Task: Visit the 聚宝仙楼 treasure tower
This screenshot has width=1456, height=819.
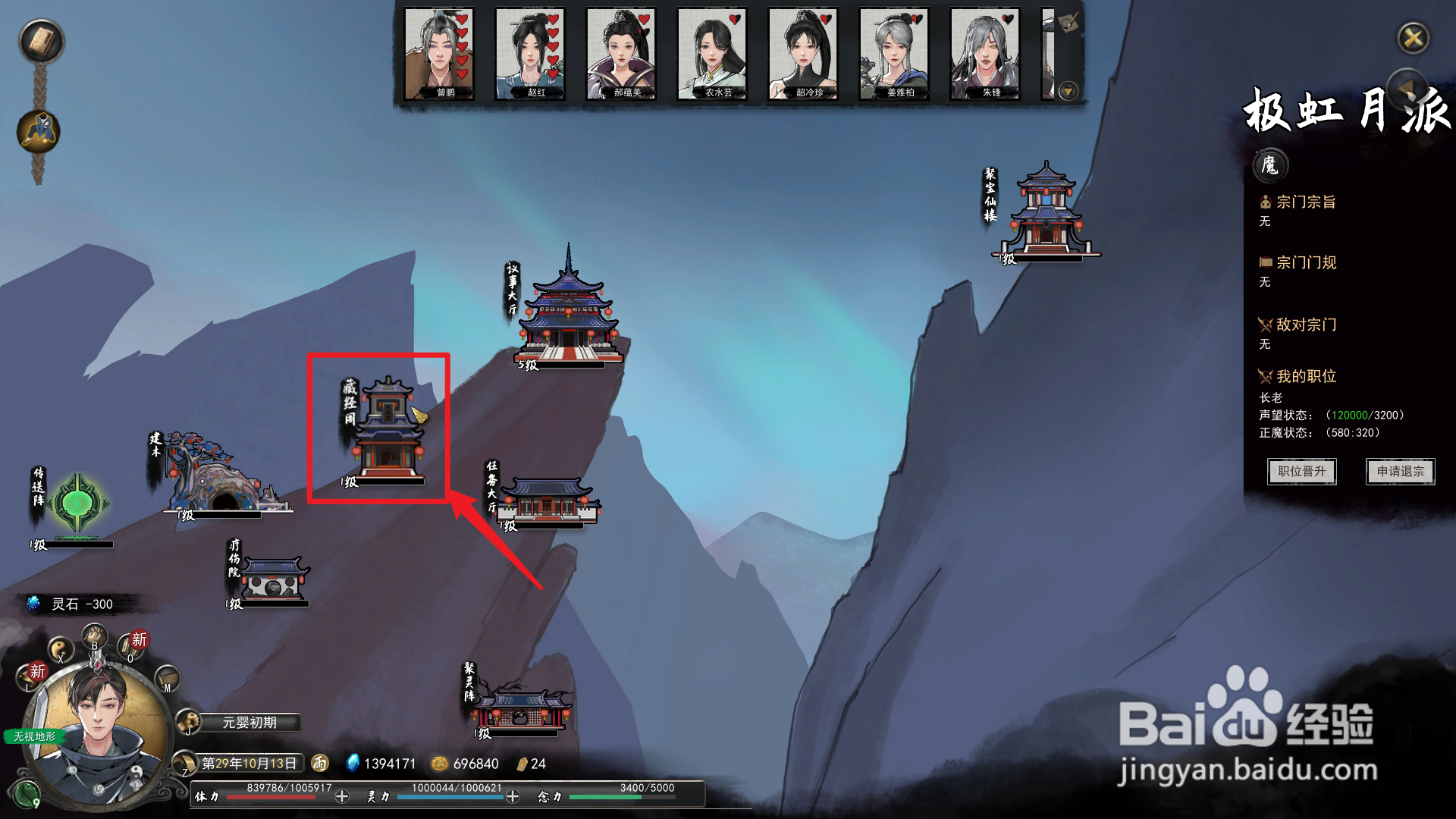Action: click(x=1046, y=212)
